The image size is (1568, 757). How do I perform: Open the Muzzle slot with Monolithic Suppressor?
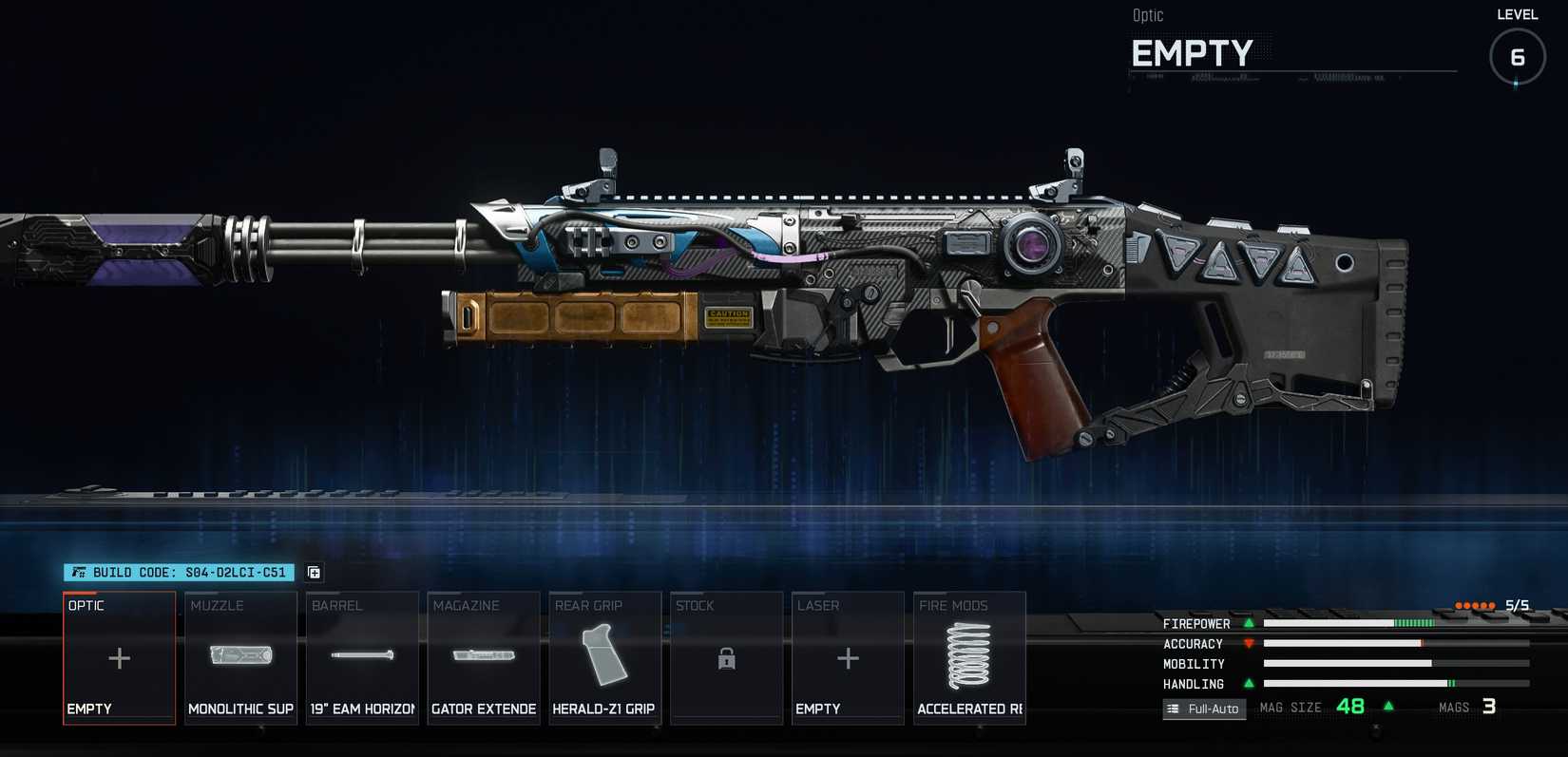point(240,658)
